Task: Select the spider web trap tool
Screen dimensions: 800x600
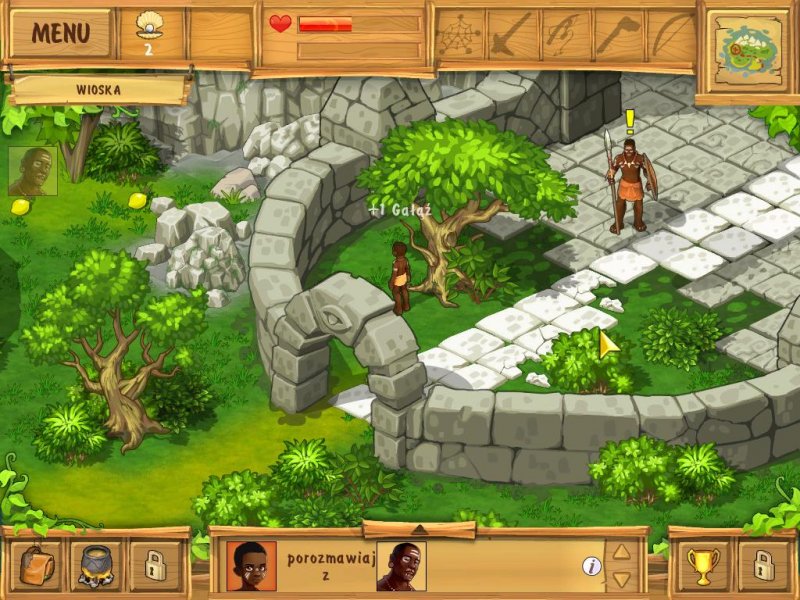Action: click(x=459, y=37)
